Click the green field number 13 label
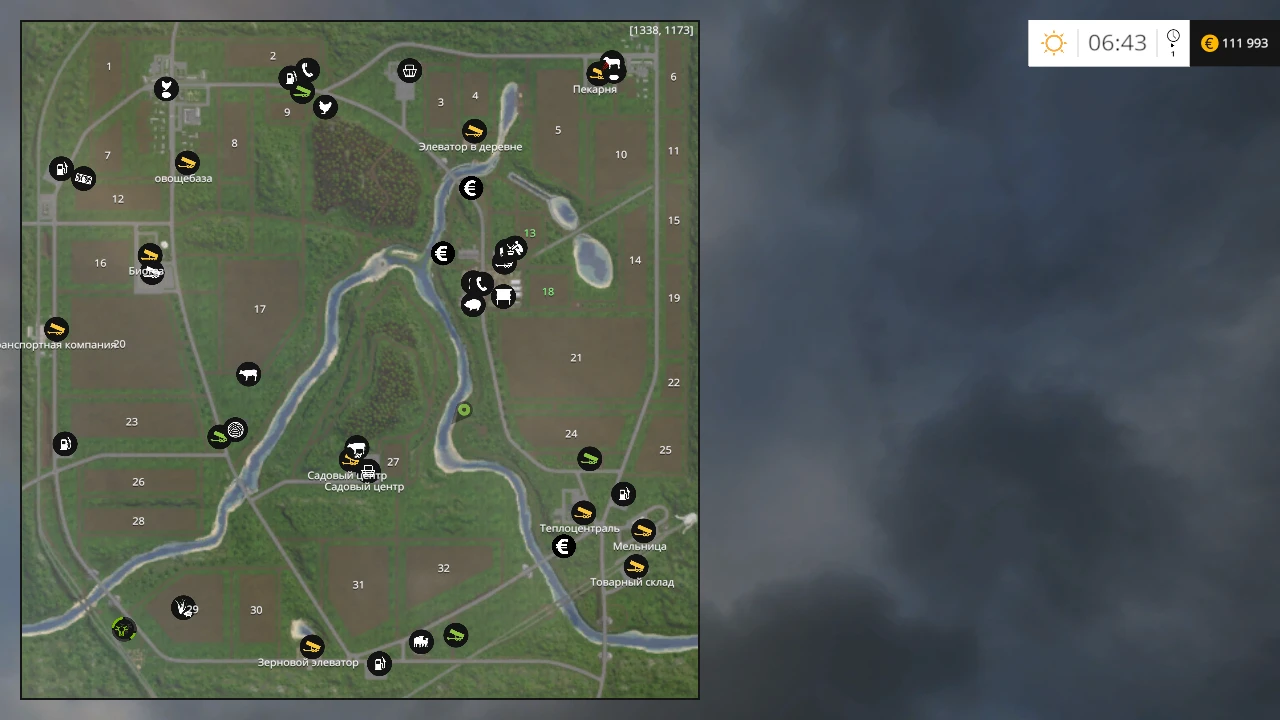The height and width of the screenshot is (720, 1280). [x=529, y=232]
